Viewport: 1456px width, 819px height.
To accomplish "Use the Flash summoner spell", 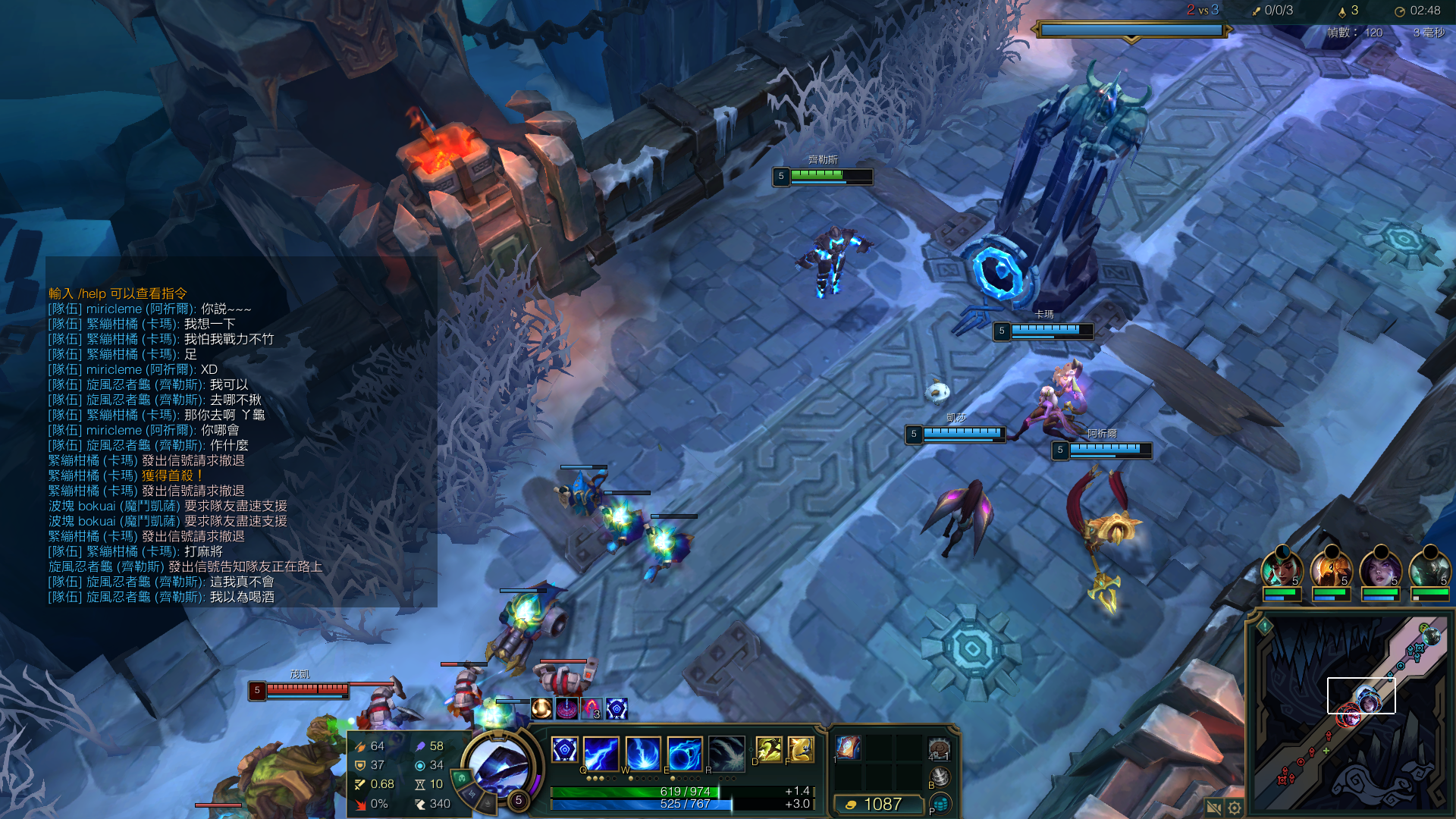I will click(x=801, y=749).
